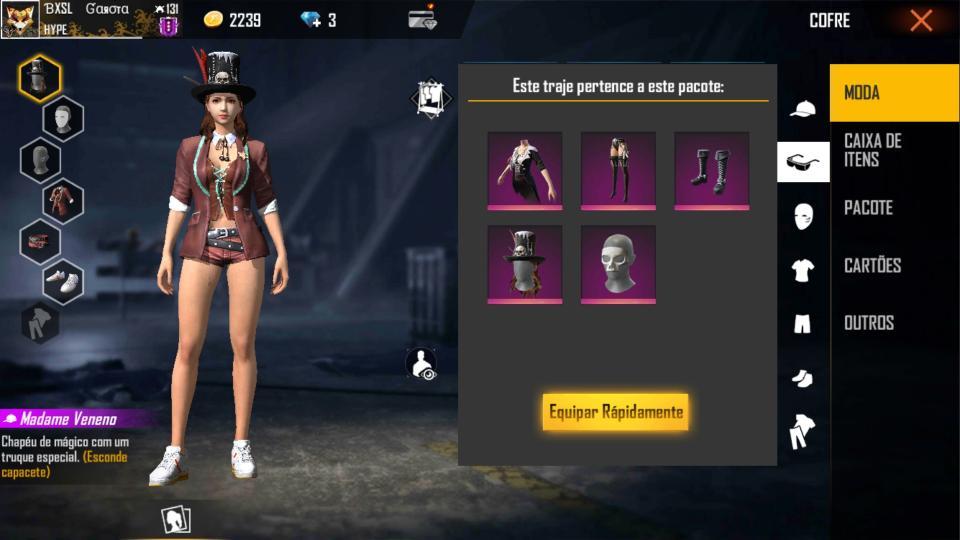Viewport: 960px width, 540px height.
Task: Select the black boots bundle item
Action: click(x=711, y=170)
